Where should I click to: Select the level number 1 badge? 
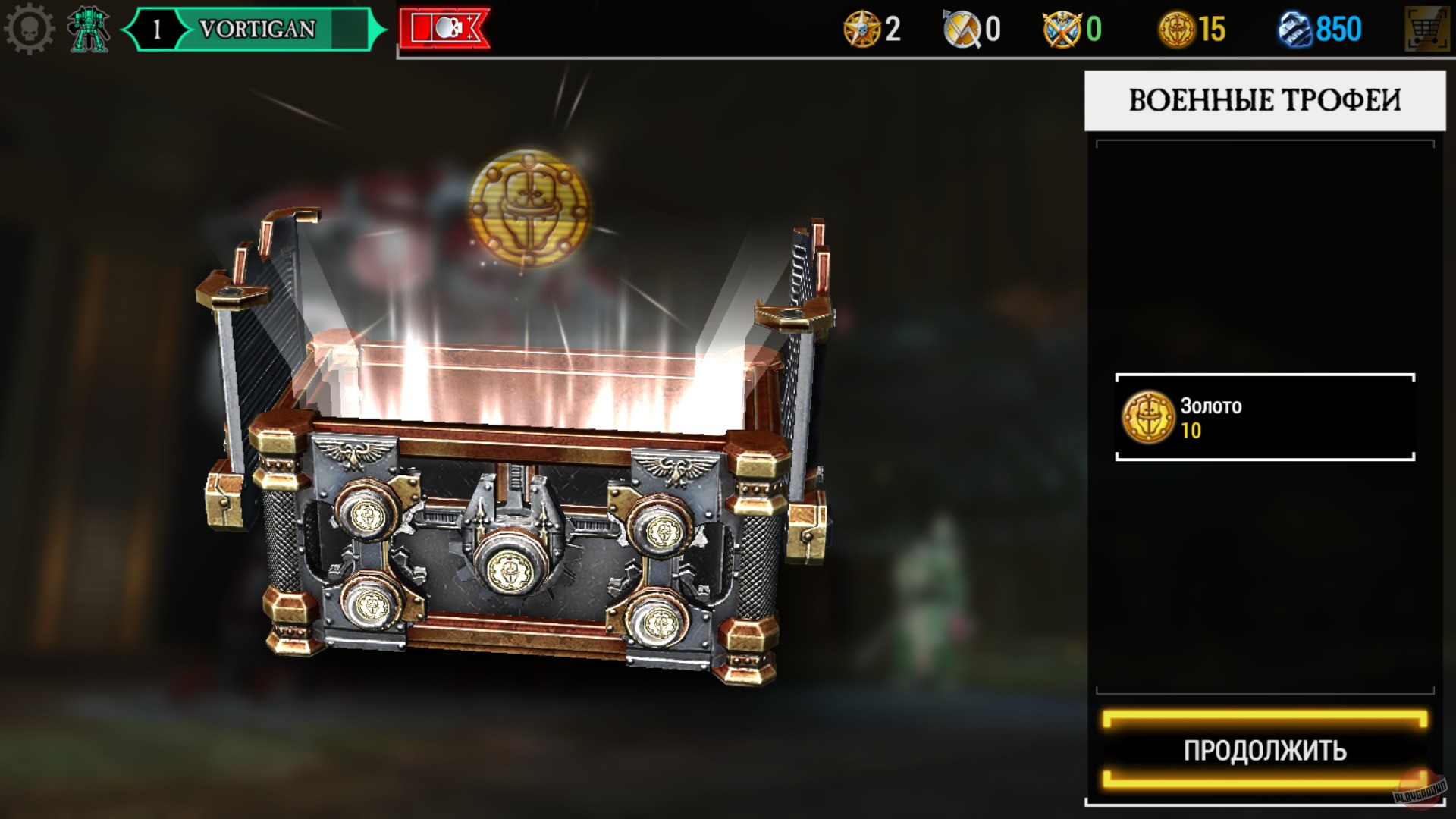point(158,29)
